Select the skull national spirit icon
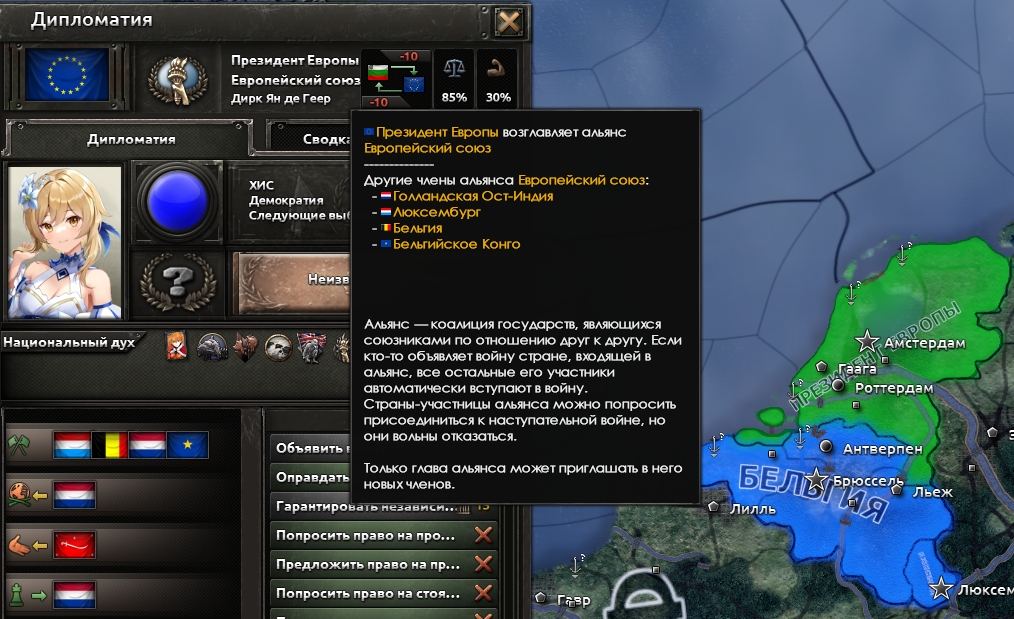The image size is (1014, 619). pos(279,346)
